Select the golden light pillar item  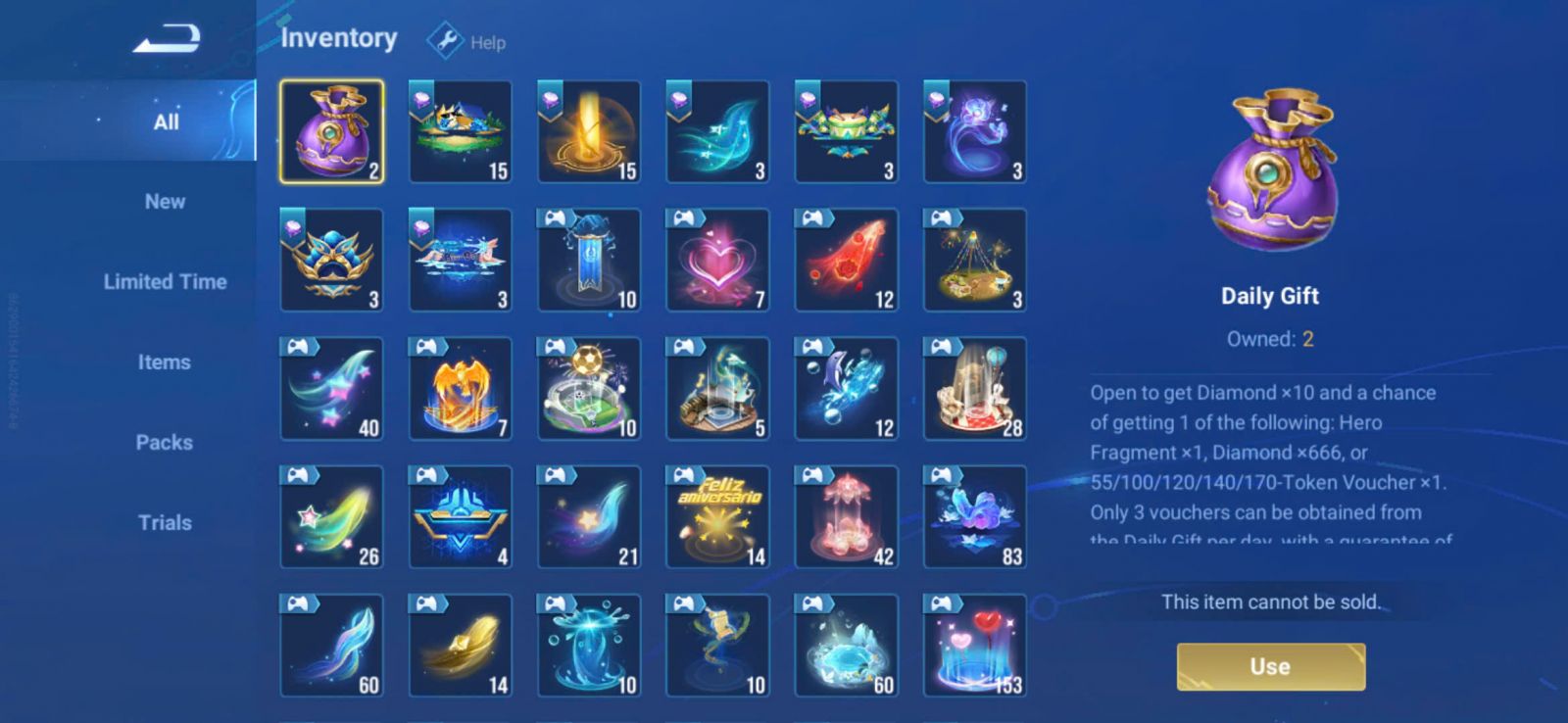(589, 132)
